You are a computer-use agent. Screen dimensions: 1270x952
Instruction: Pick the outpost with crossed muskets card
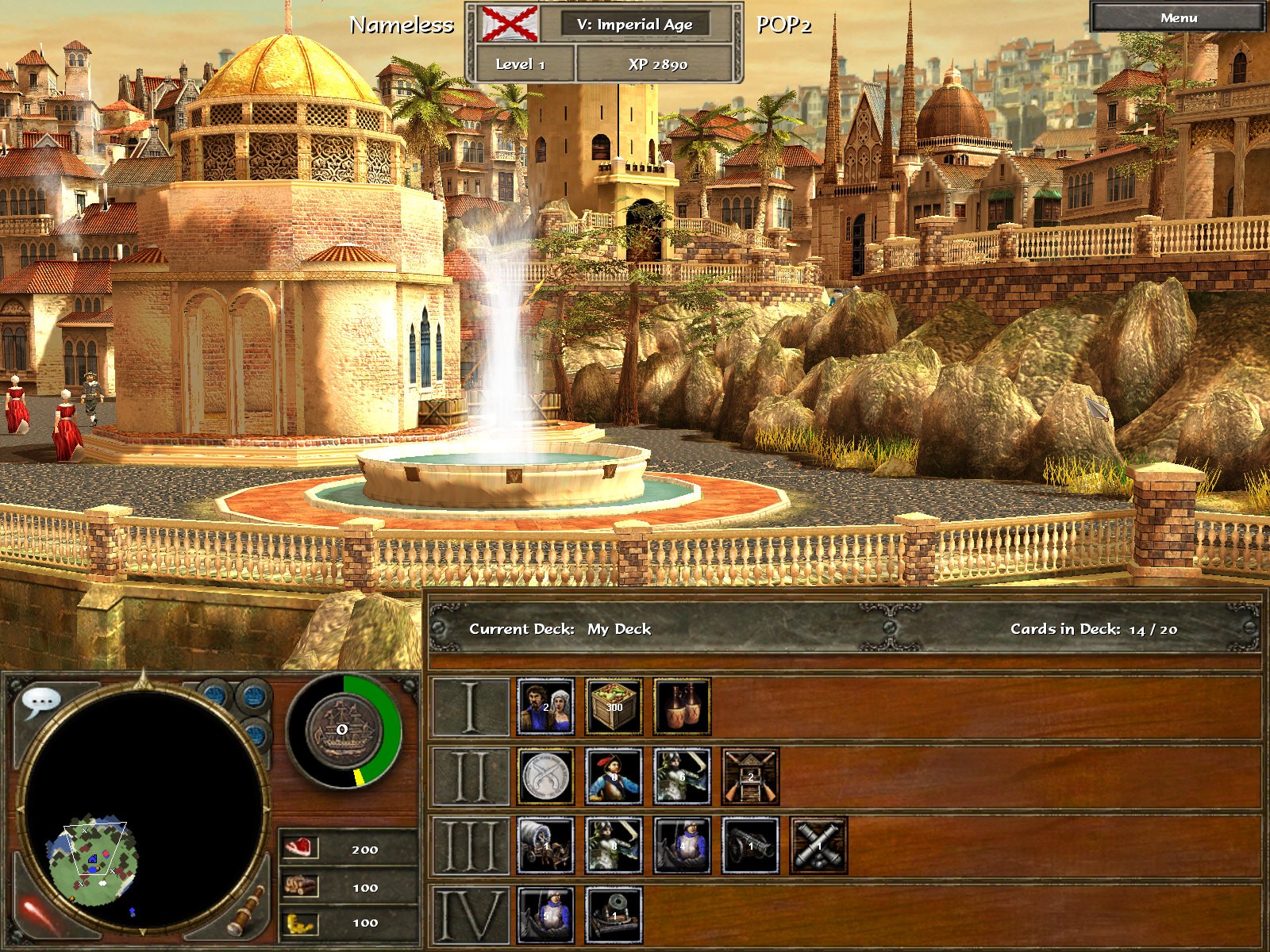[750, 776]
